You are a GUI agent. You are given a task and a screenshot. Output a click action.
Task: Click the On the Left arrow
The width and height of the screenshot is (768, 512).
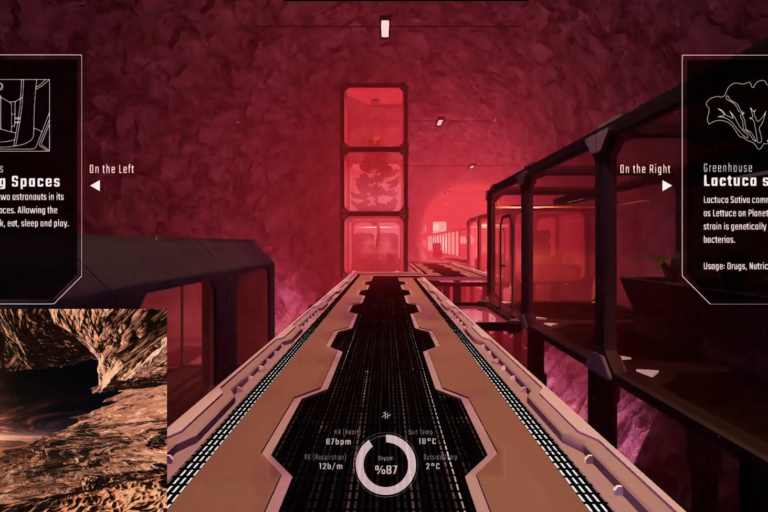95,185
